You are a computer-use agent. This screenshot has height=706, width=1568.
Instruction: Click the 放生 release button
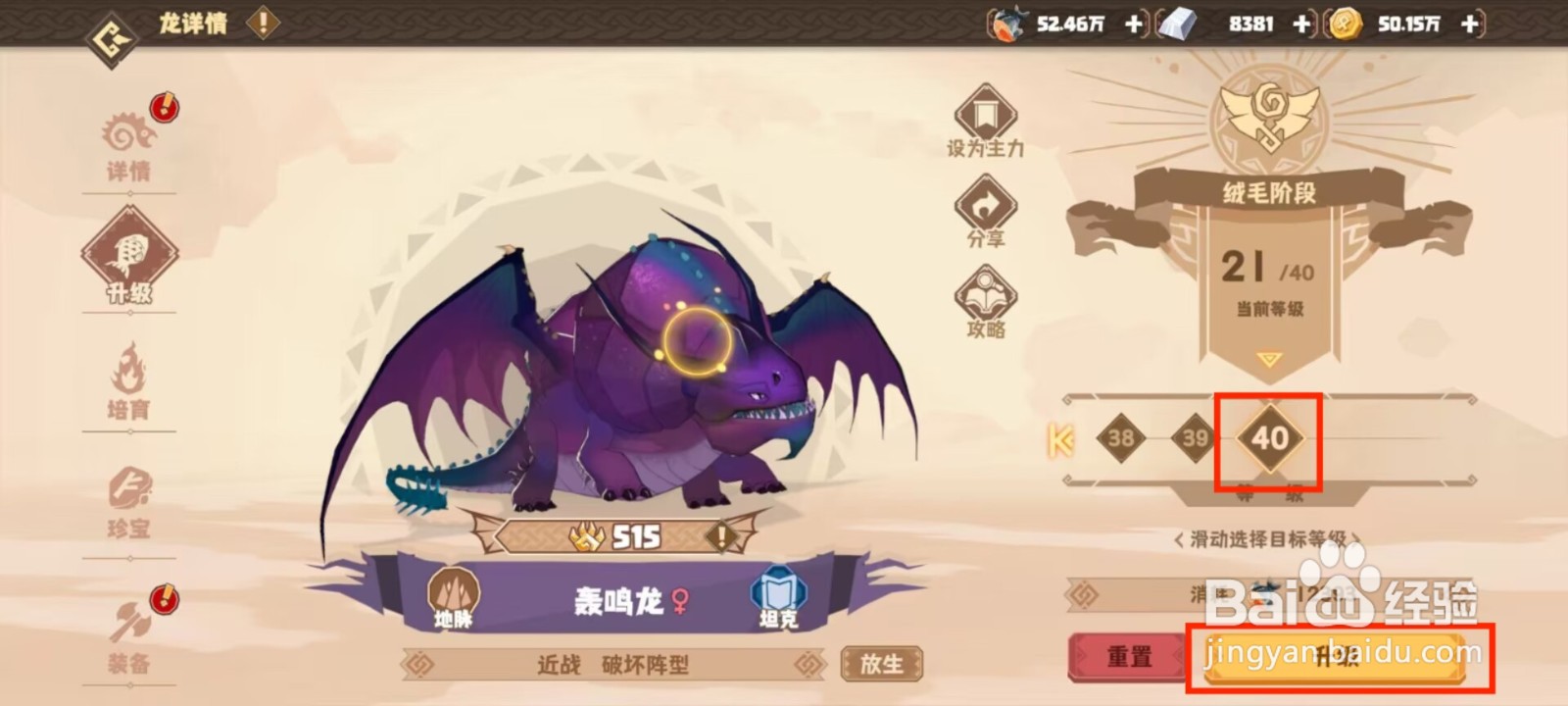pyautogui.click(x=881, y=664)
